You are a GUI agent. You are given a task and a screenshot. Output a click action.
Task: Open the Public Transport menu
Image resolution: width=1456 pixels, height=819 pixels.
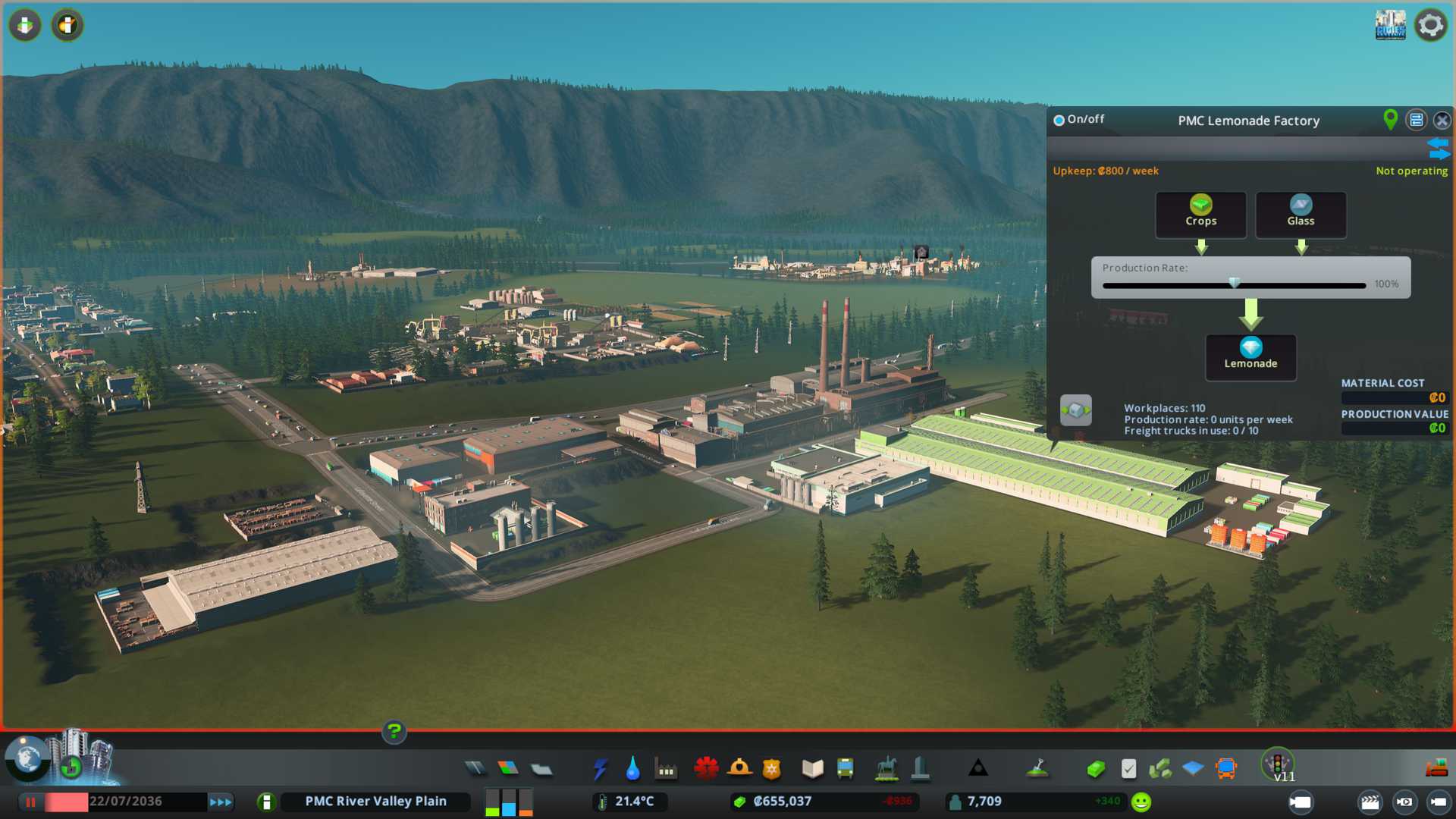click(845, 769)
